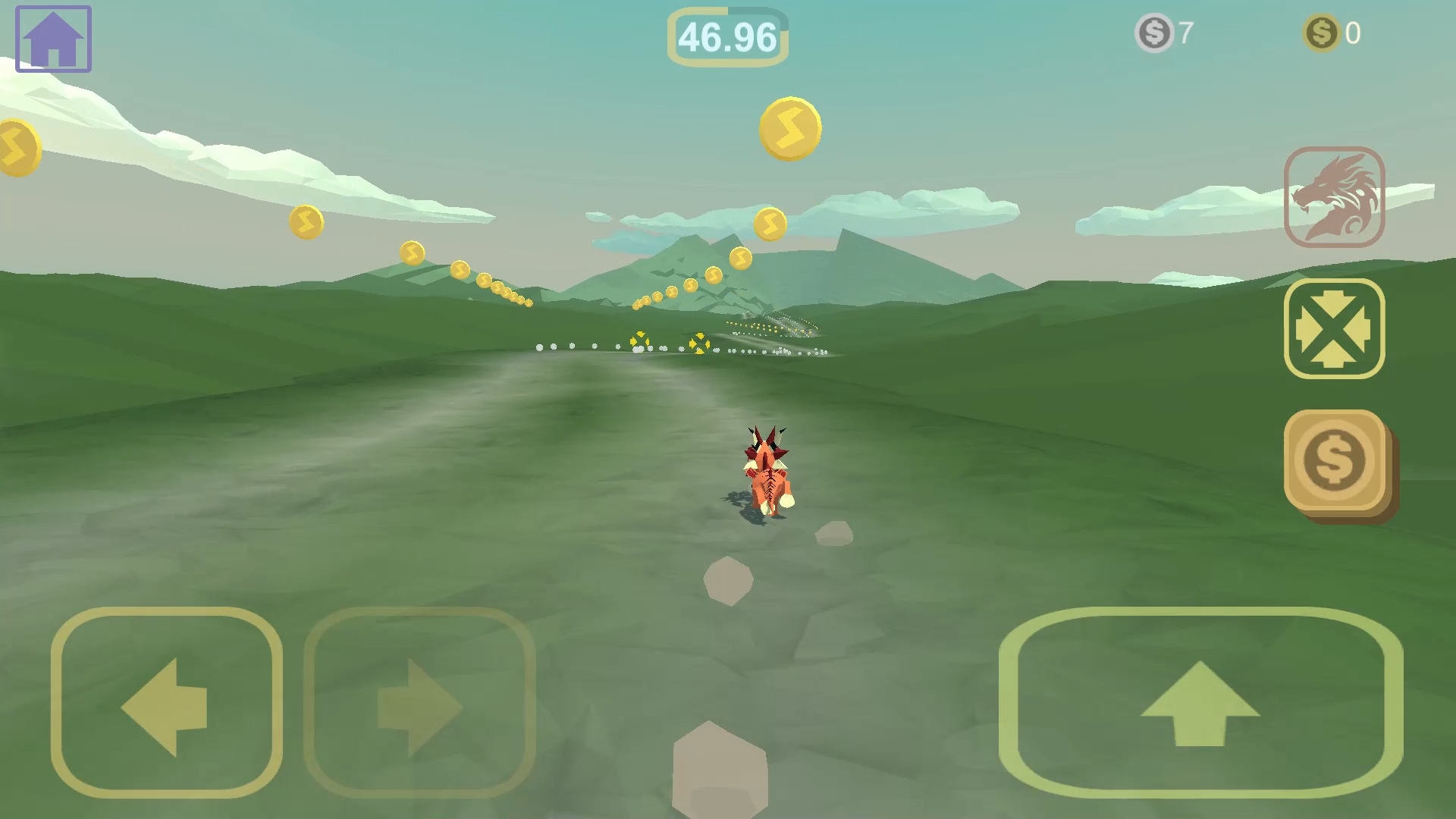Tap the coin near the left cloud
The height and width of the screenshot is (819, 1456).
(18, 146)
